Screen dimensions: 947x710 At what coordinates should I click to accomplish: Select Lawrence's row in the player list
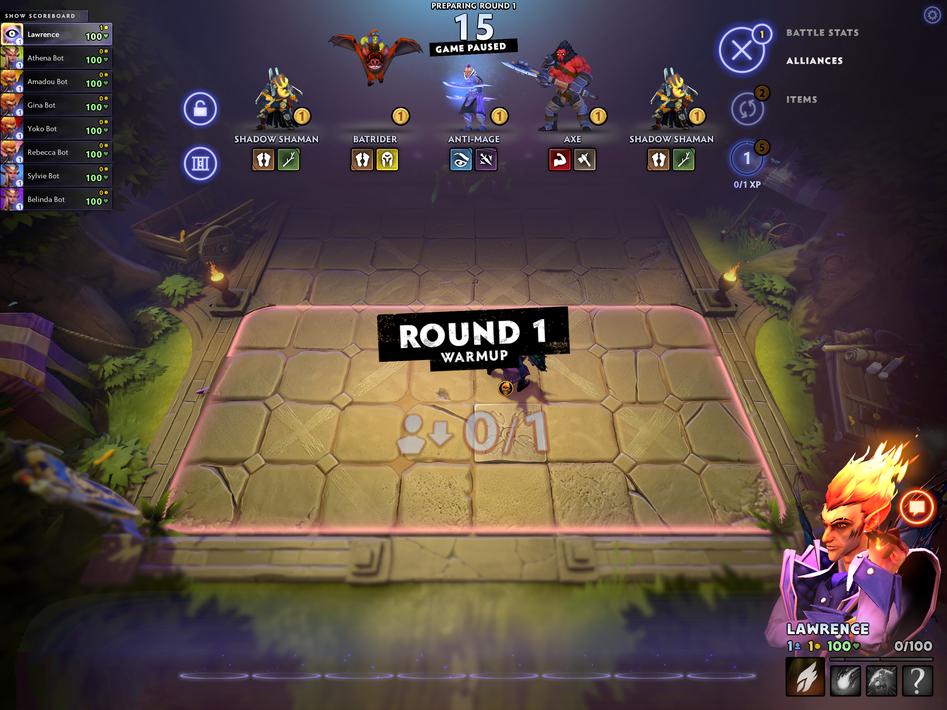[x=57, y=35]
